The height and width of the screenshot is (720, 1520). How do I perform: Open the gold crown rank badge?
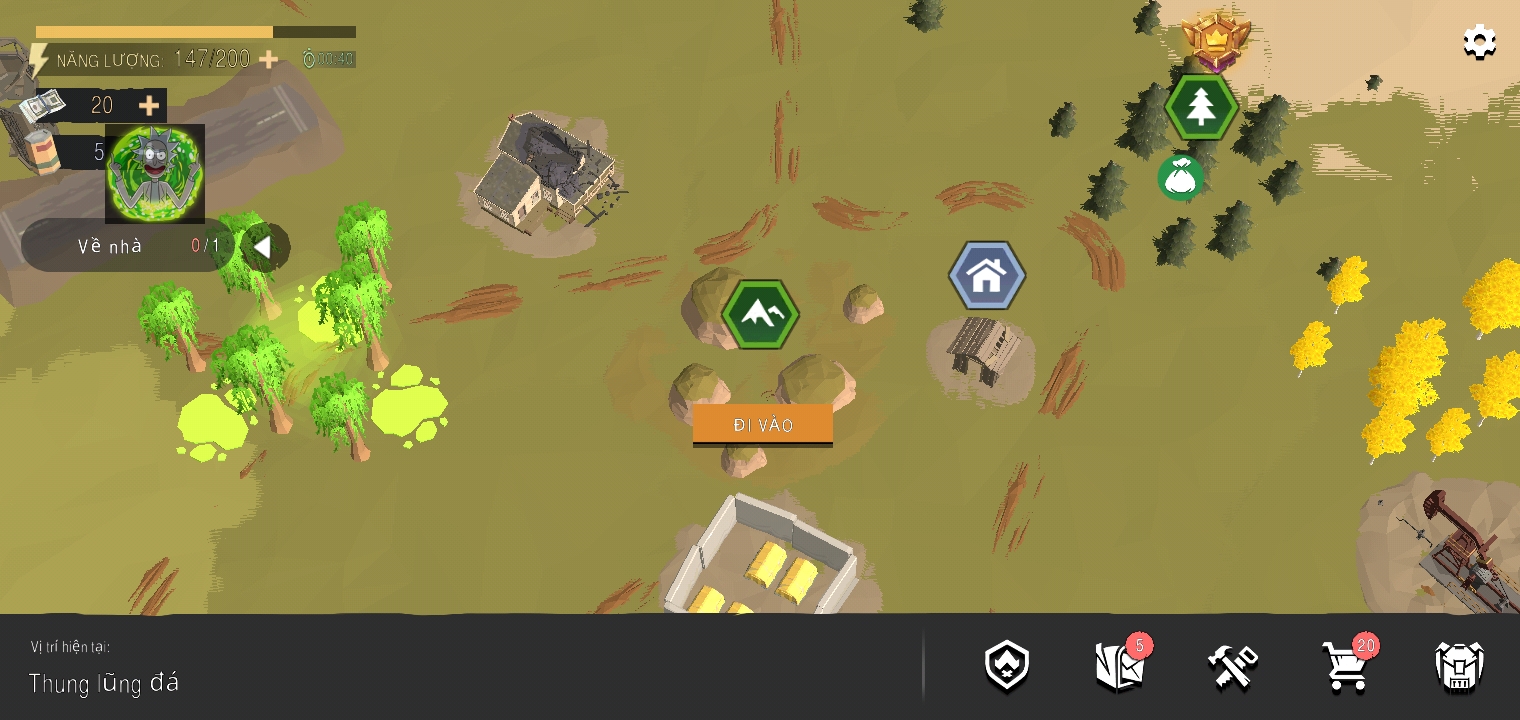(1216, 41)
